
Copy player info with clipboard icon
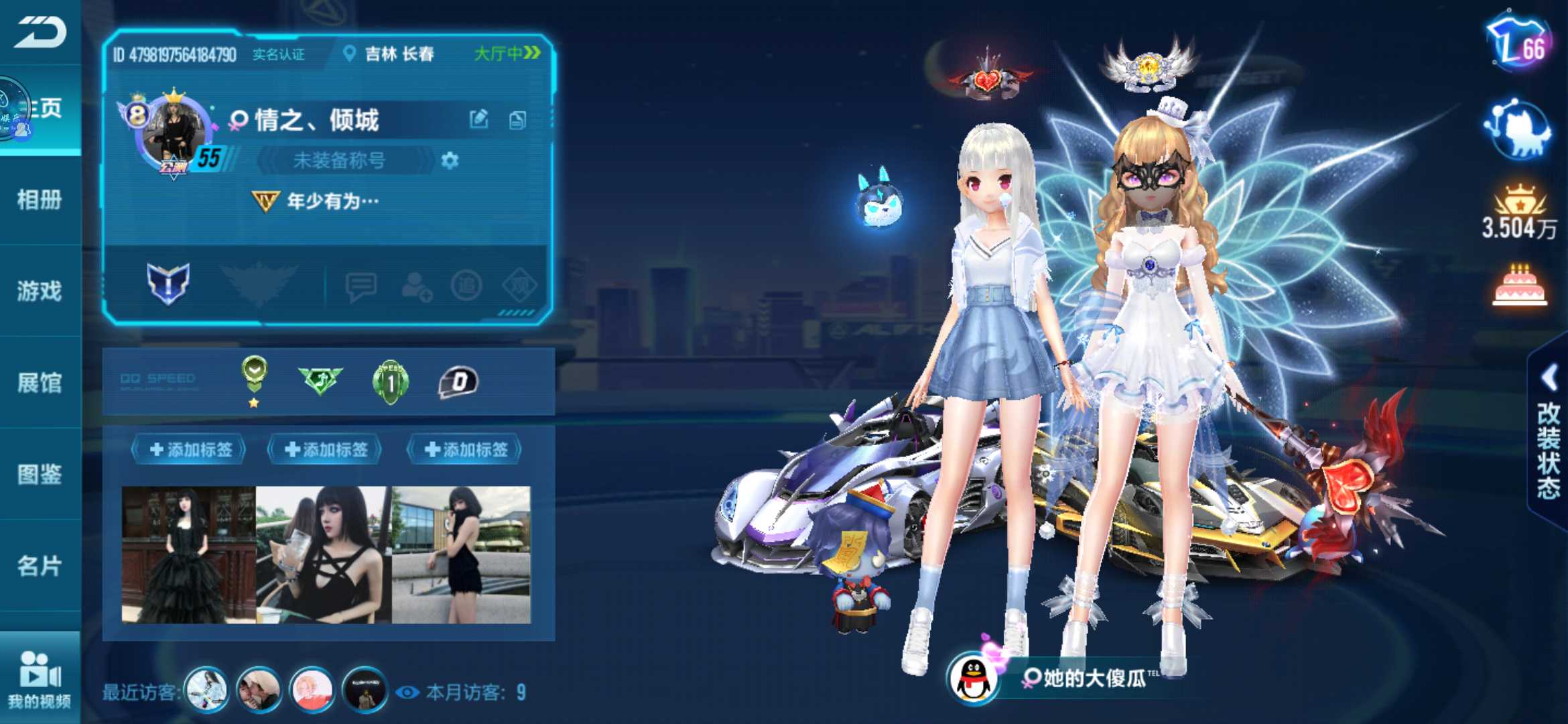(x=517, y=120)
